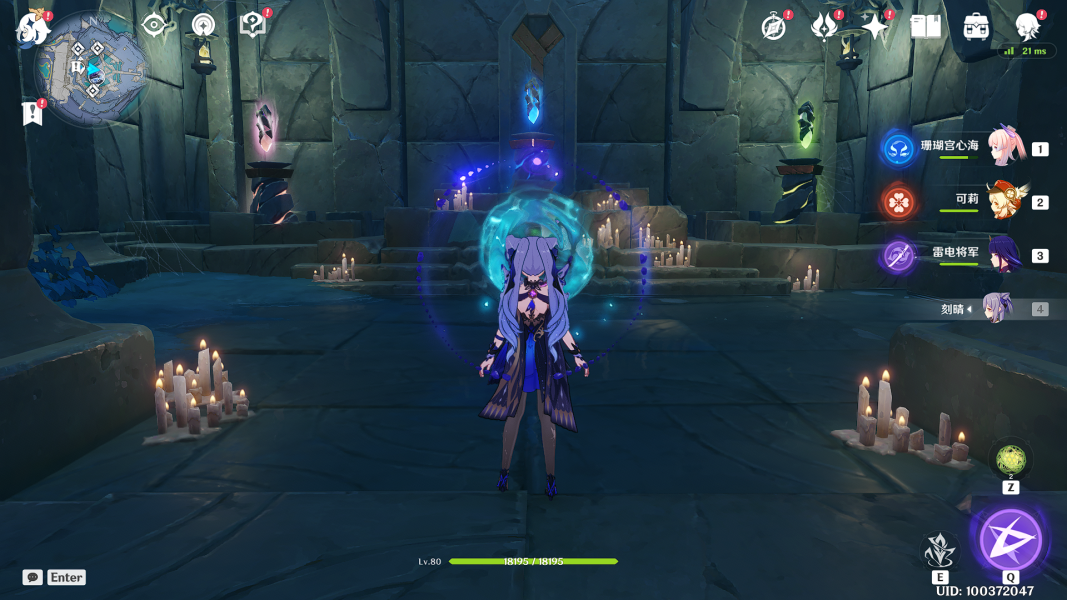Activate Keqing's elemental skill icon

pos(939,549)
